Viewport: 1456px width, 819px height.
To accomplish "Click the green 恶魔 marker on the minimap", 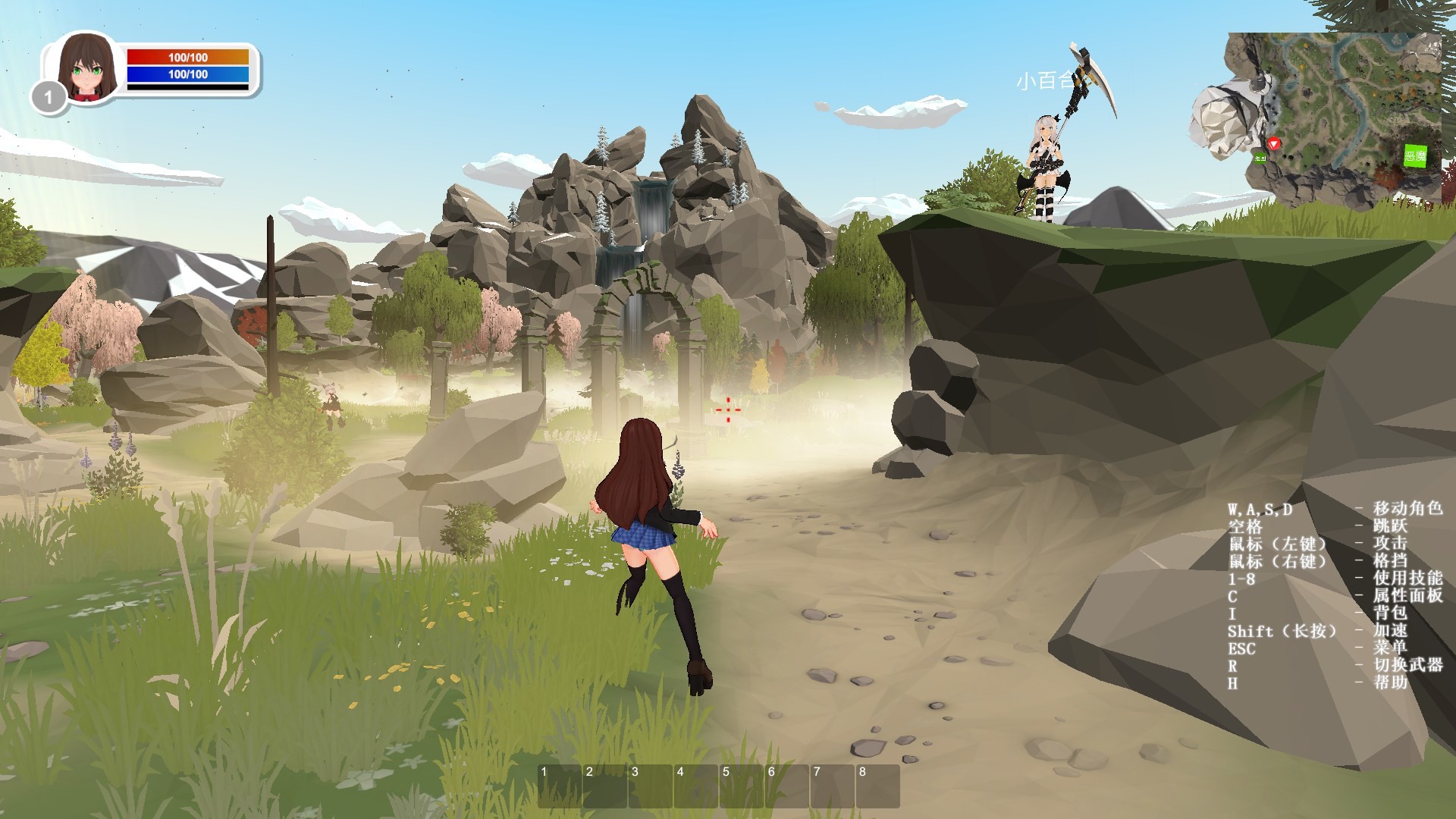I will (x=1416, y=156).
